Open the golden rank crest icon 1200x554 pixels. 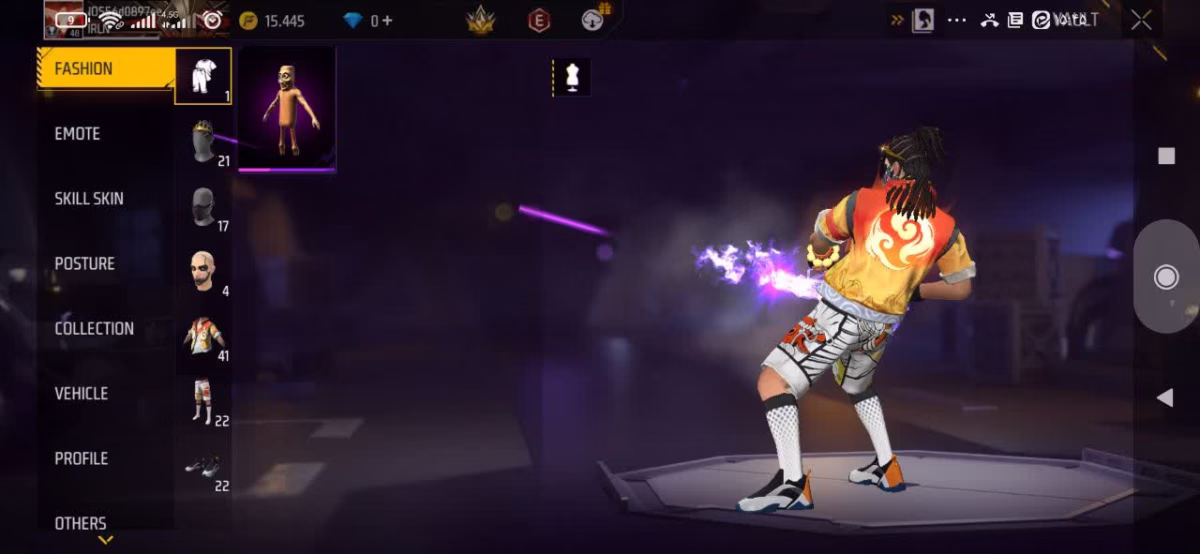coord(481,20)
